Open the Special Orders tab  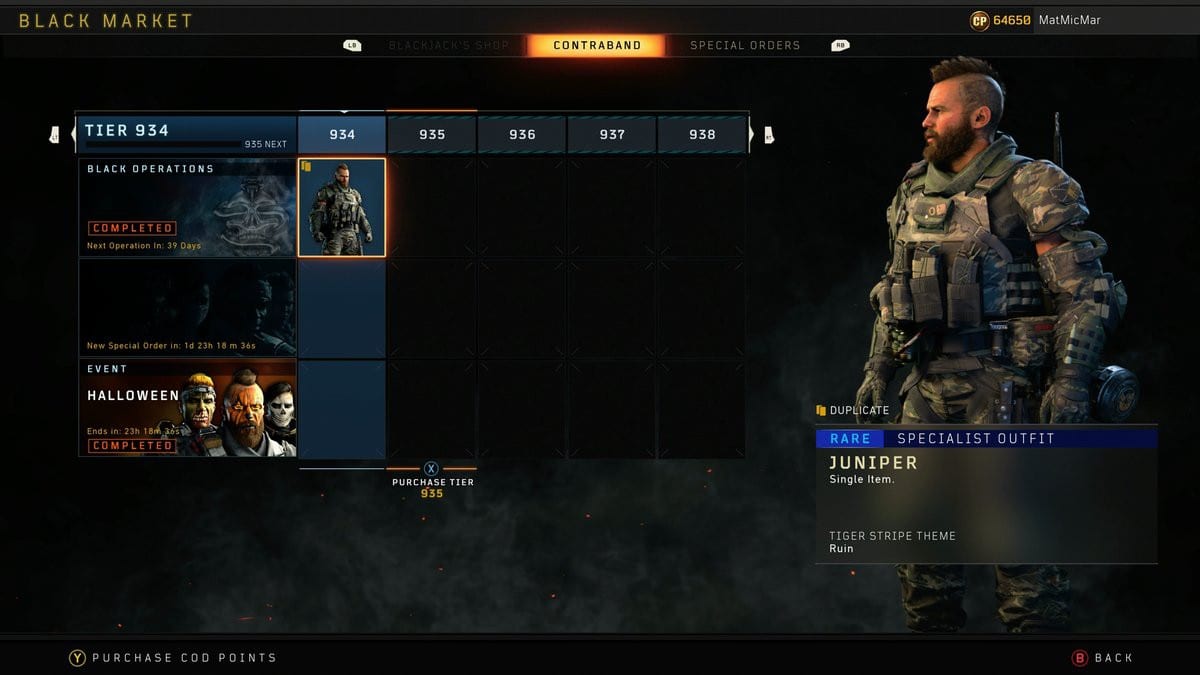[745, 45]
